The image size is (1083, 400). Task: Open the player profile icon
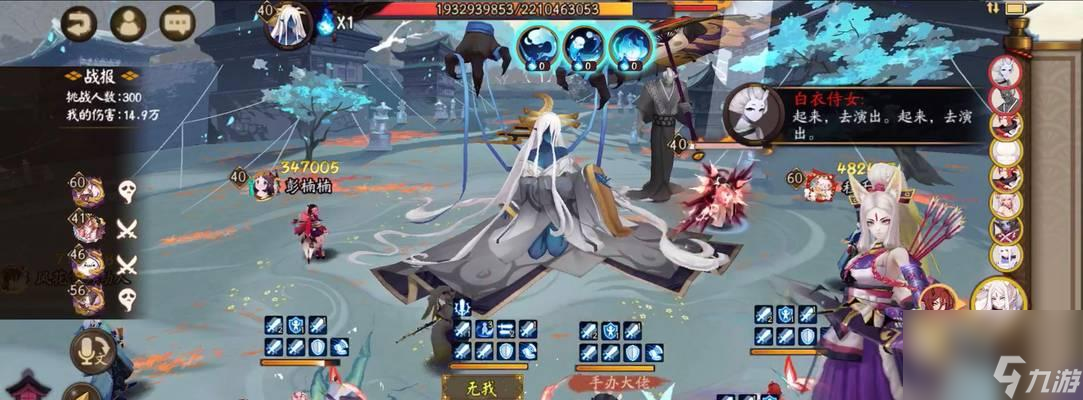pos(128,20)
